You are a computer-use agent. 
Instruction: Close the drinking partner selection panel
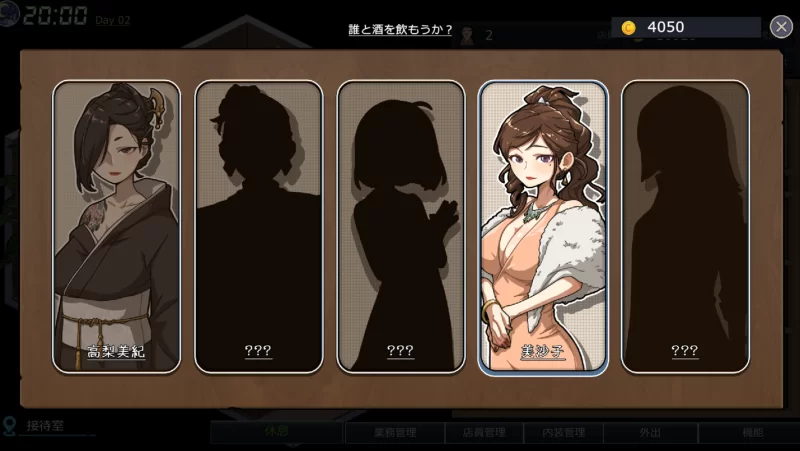point(782,27)
